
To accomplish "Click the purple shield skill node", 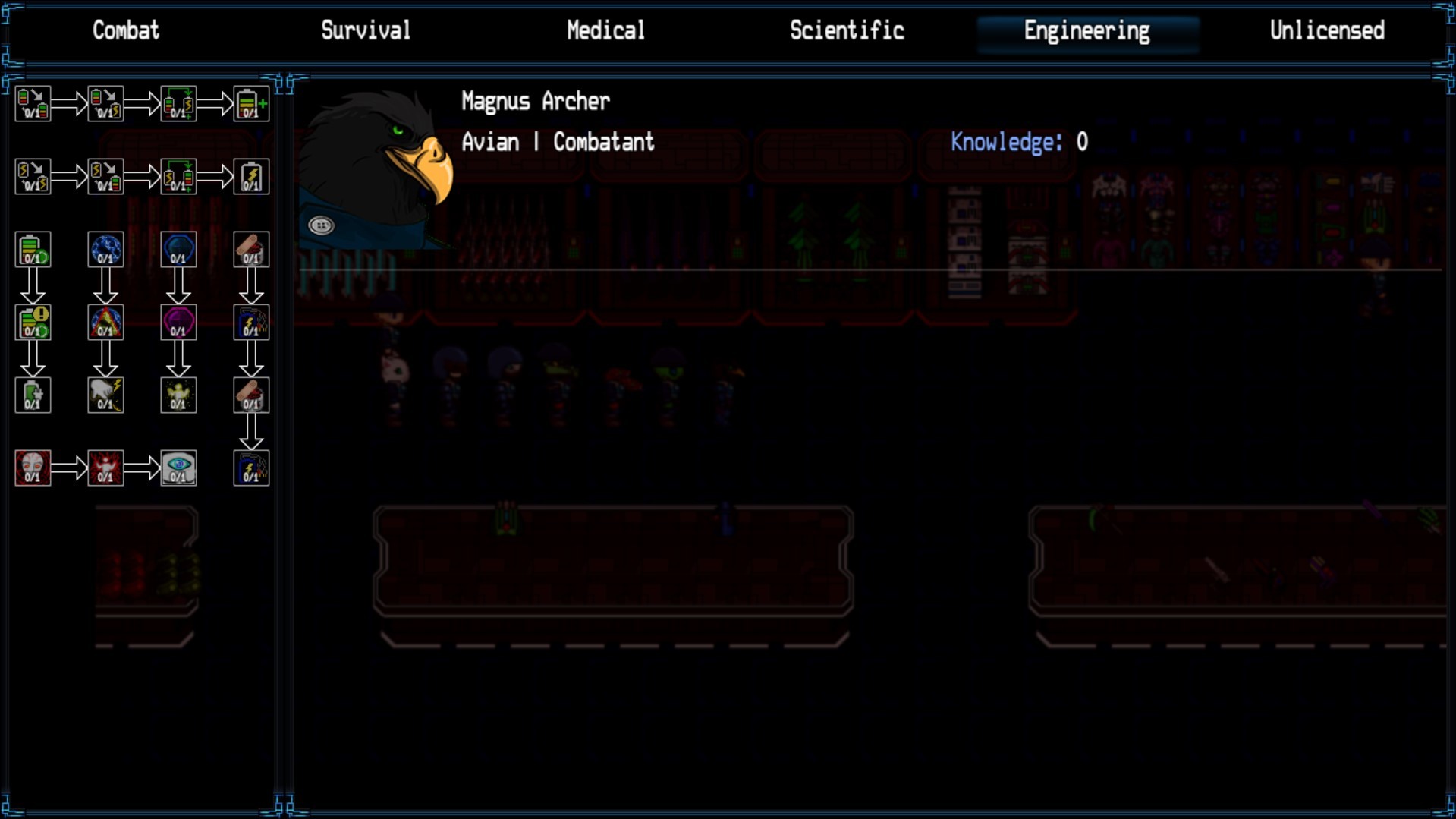I will click(x=178, y=321).
